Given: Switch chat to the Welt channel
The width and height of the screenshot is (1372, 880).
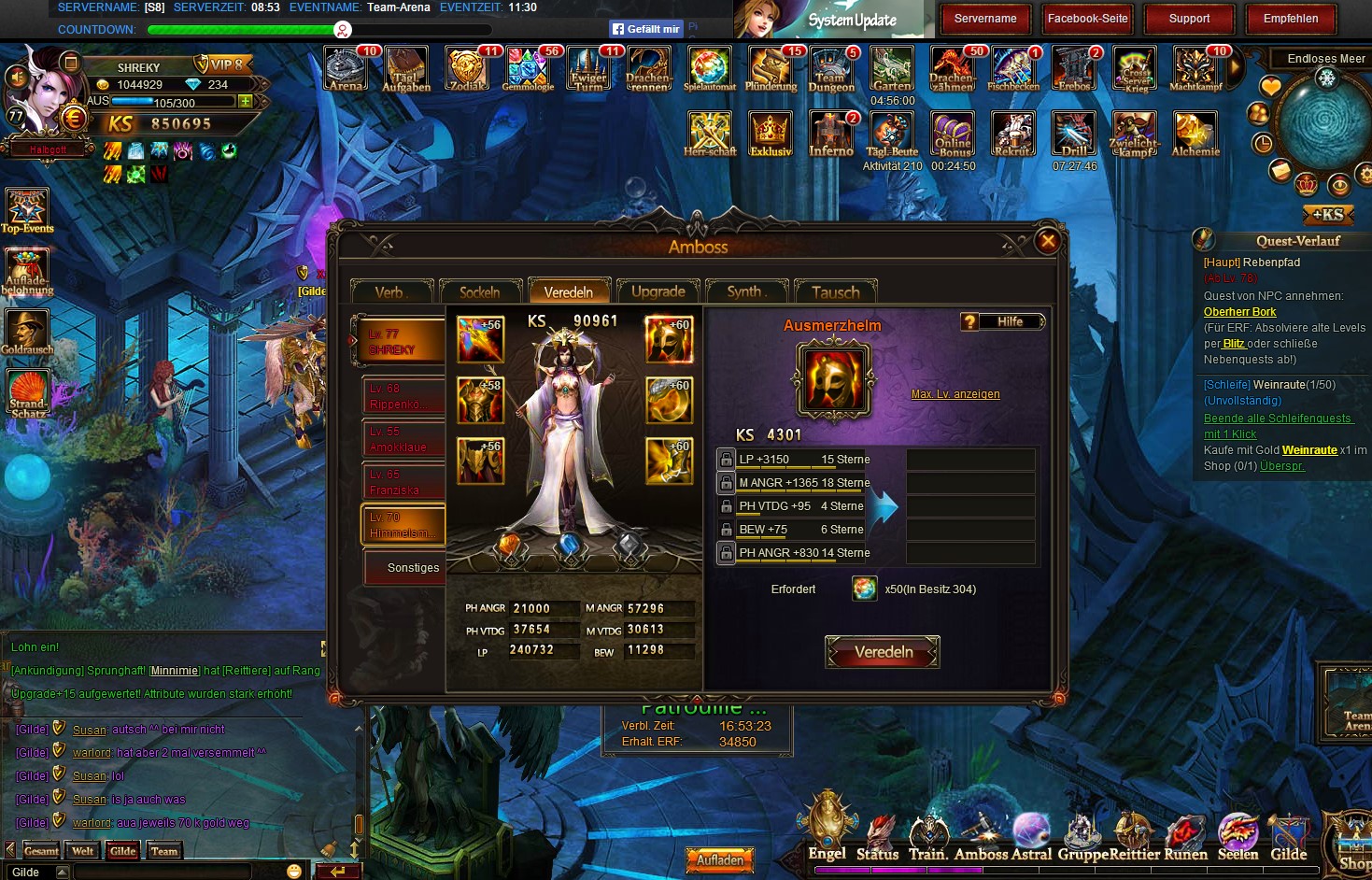Looking at the screenshot, I should point(83,851).
